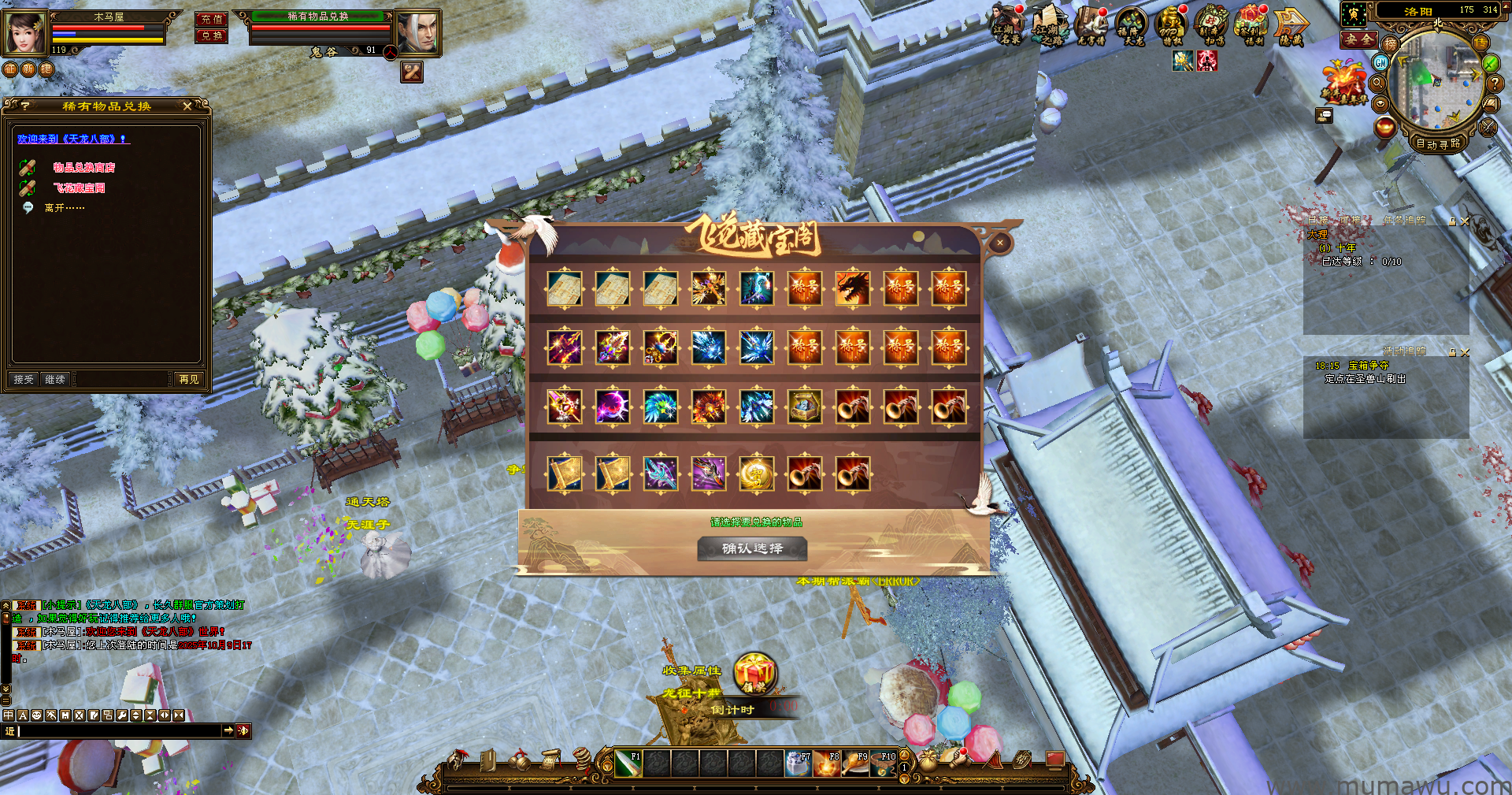The height and width of the screenshot is (795, 1512).
Task: Open the 兑换 exchange button
Action: (211, 35)
